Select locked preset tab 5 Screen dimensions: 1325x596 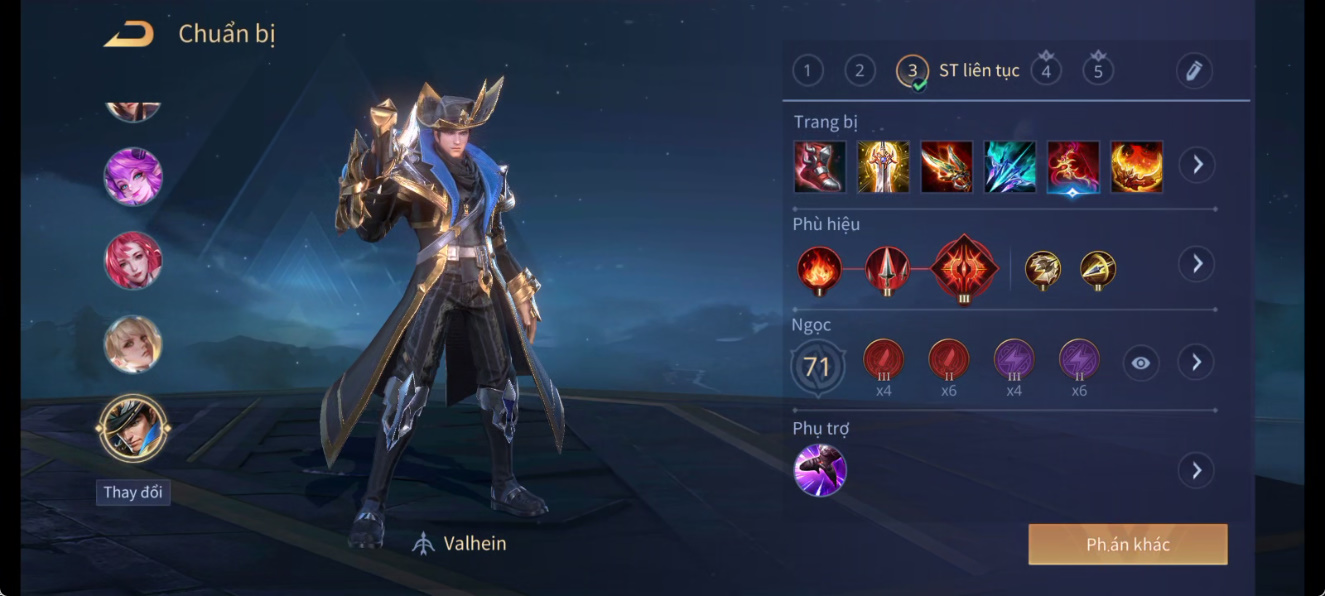1098,70
